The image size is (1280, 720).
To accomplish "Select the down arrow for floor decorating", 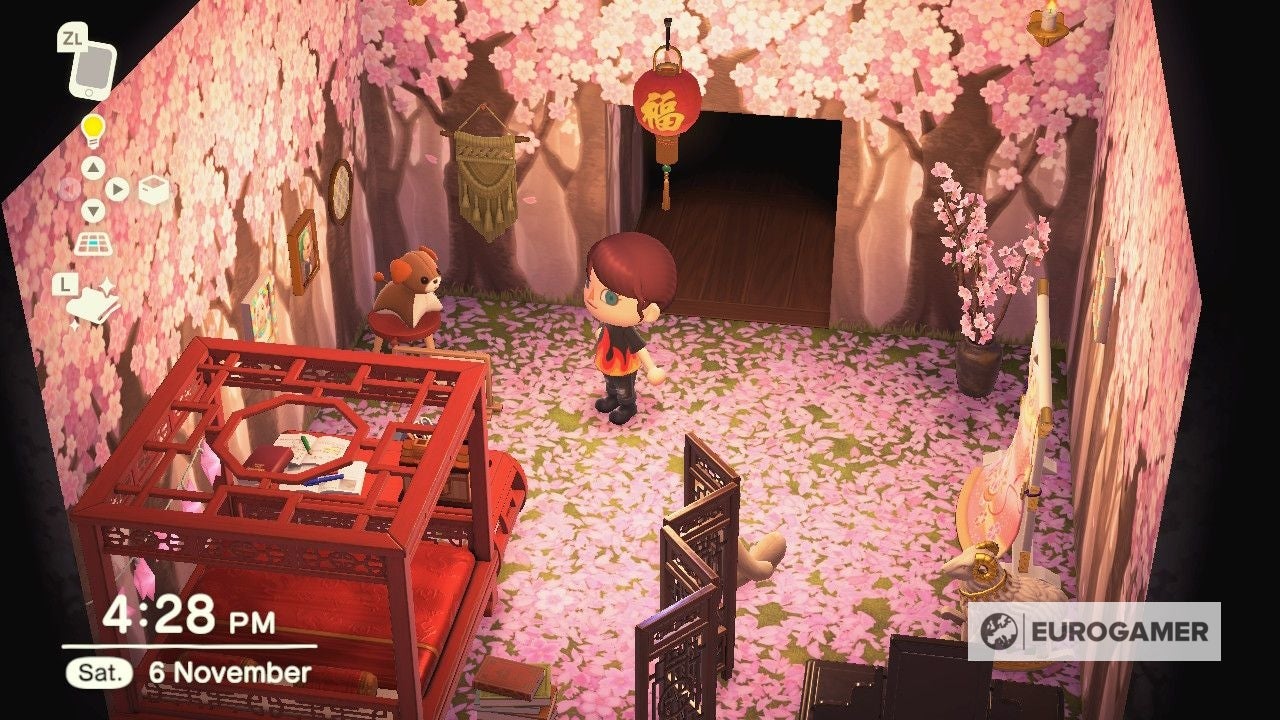I will point(93,208).
